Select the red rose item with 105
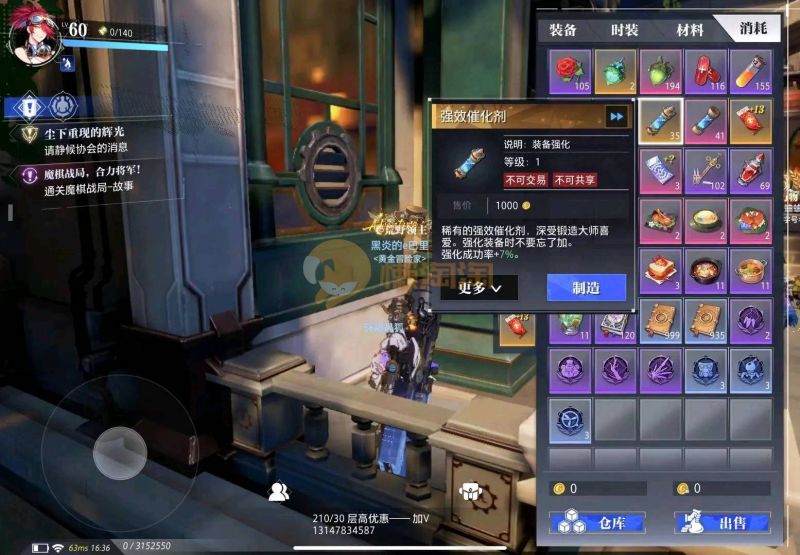 click(571, 72)
